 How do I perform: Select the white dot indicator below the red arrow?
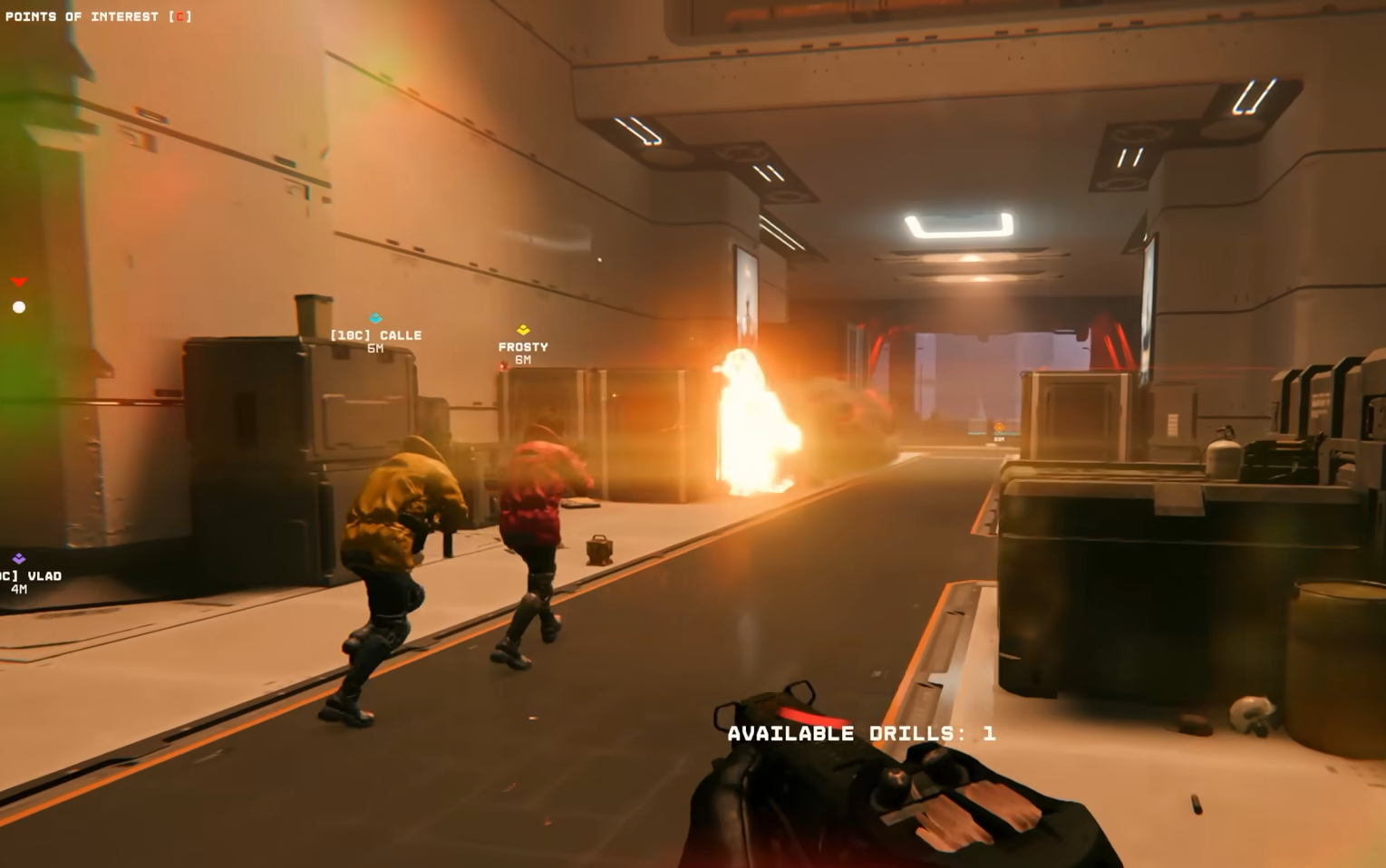(18, 306)
